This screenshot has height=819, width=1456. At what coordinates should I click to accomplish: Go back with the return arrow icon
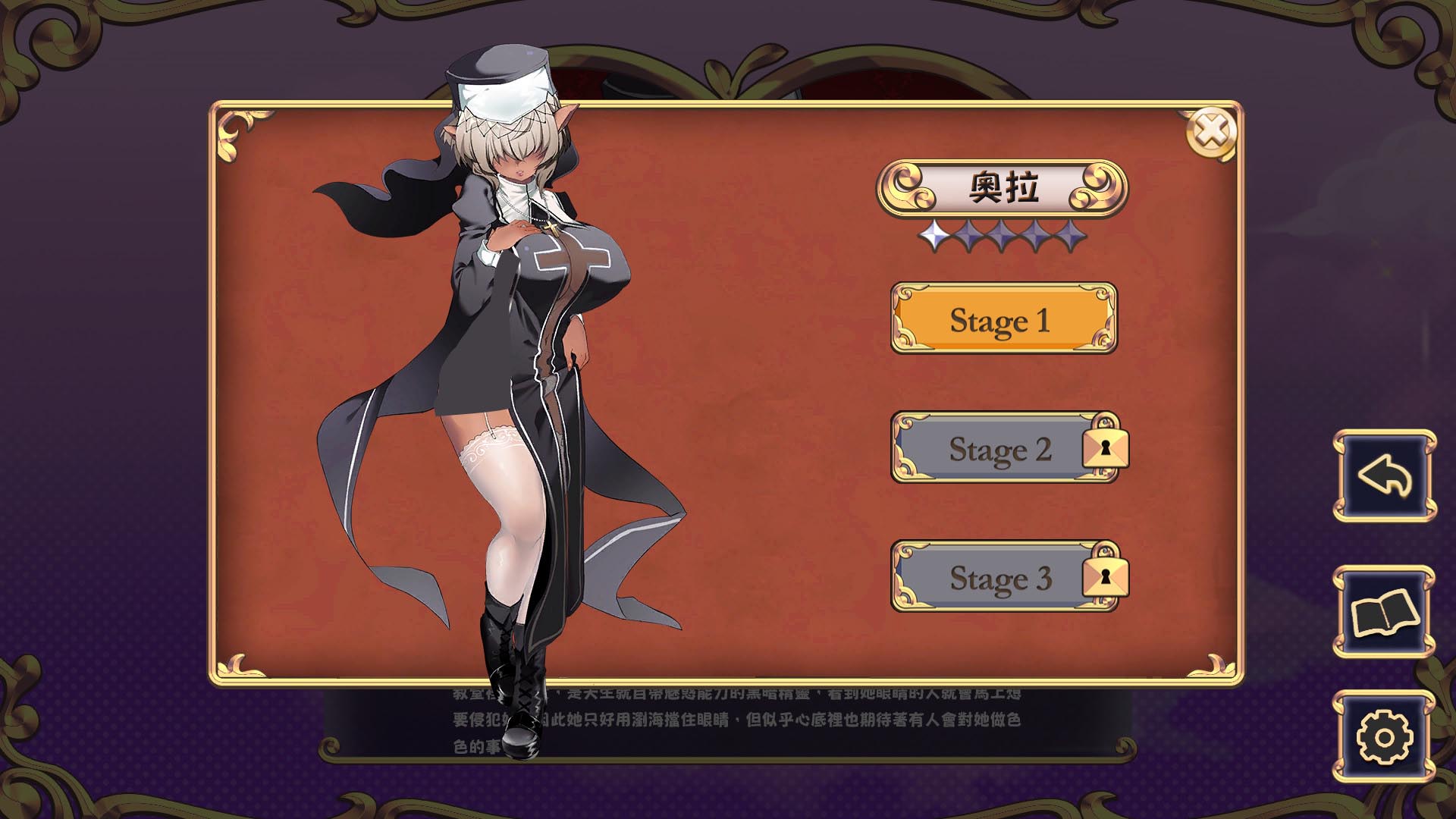[x=1384, y=476]
